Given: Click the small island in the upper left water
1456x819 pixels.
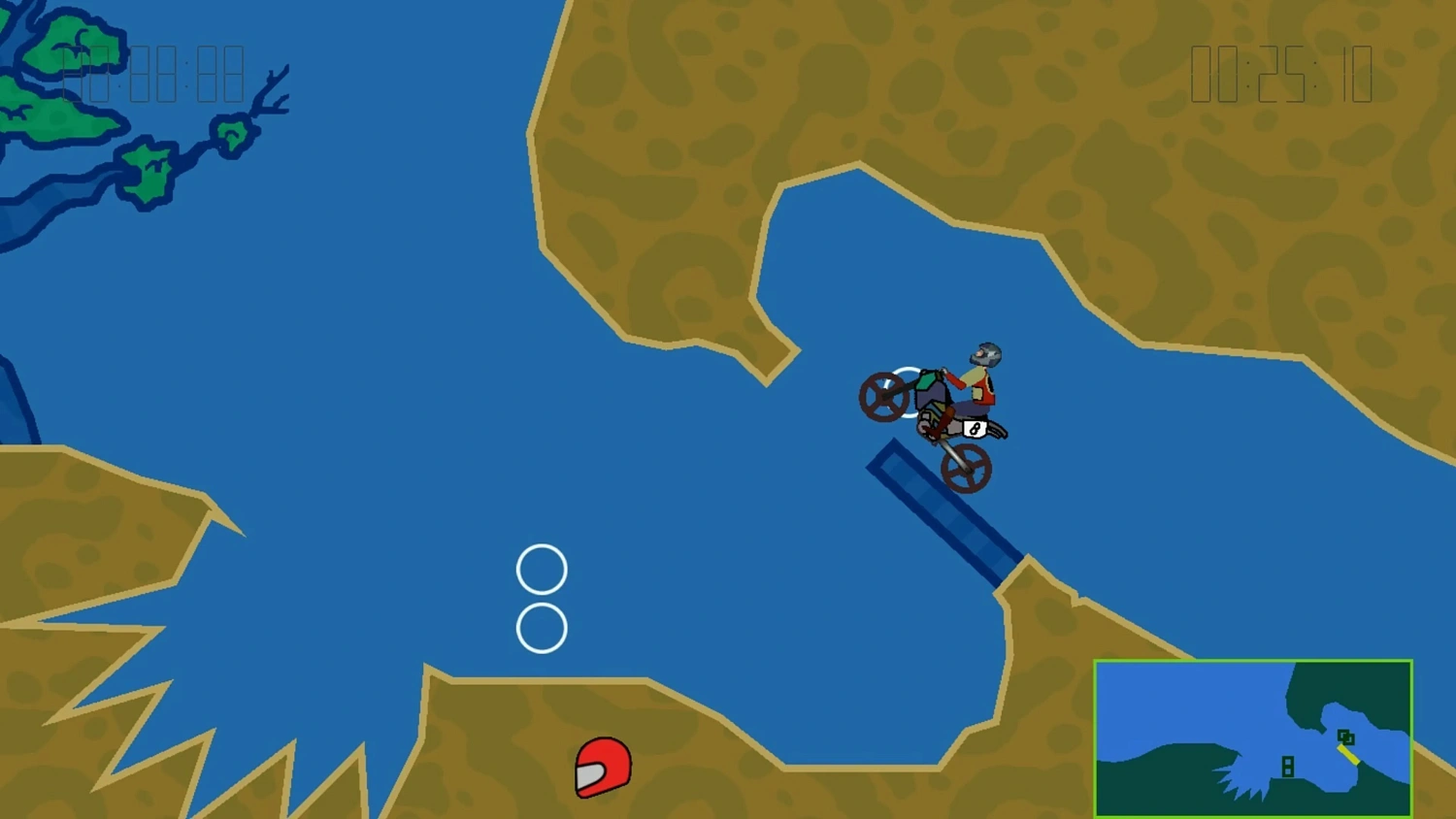Looking at the screenshot, I should pyautogui.click(x=148, y=170).
